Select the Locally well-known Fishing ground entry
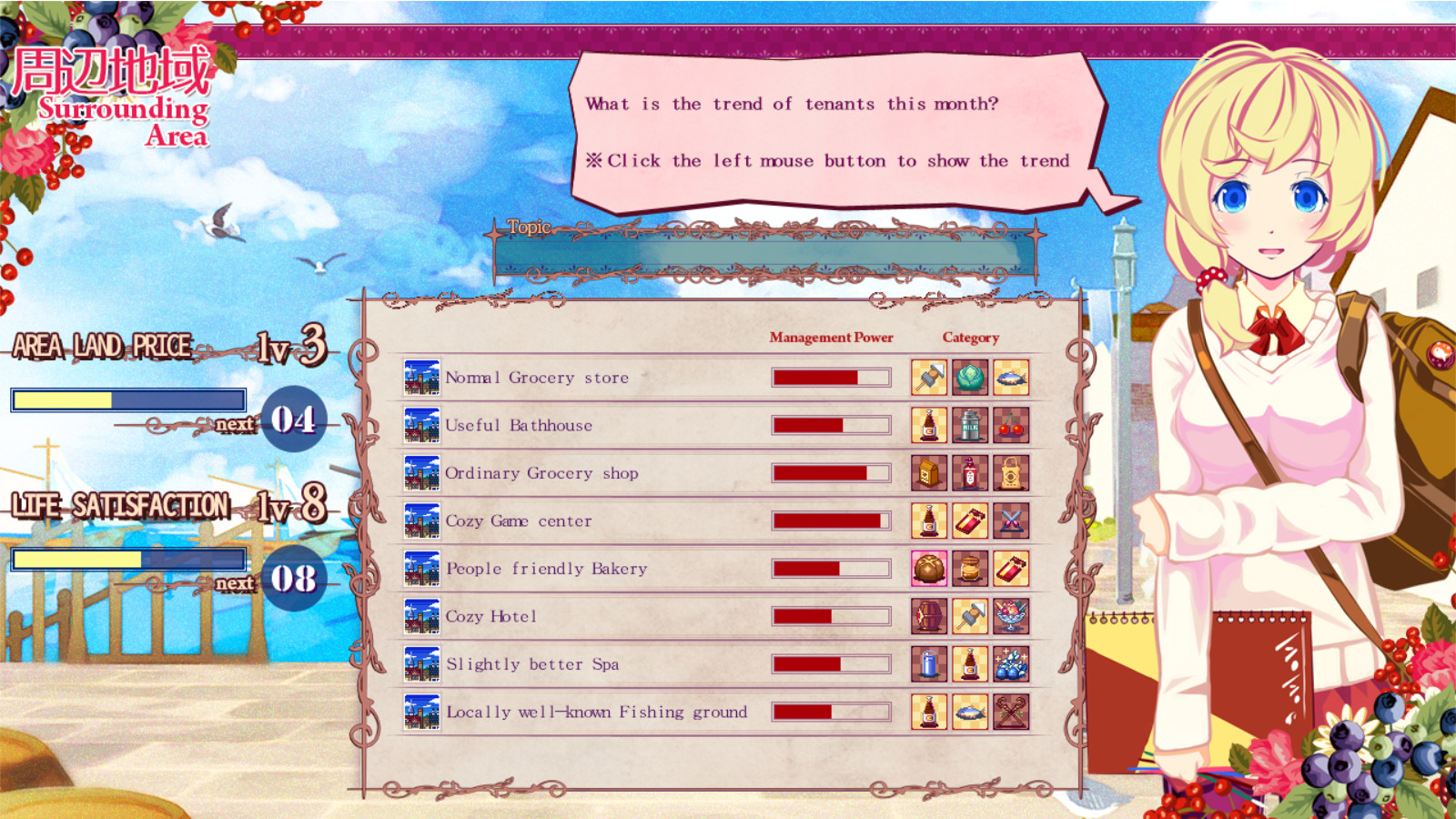Viewport: 1456px width, 819px height. click(596, 713)
